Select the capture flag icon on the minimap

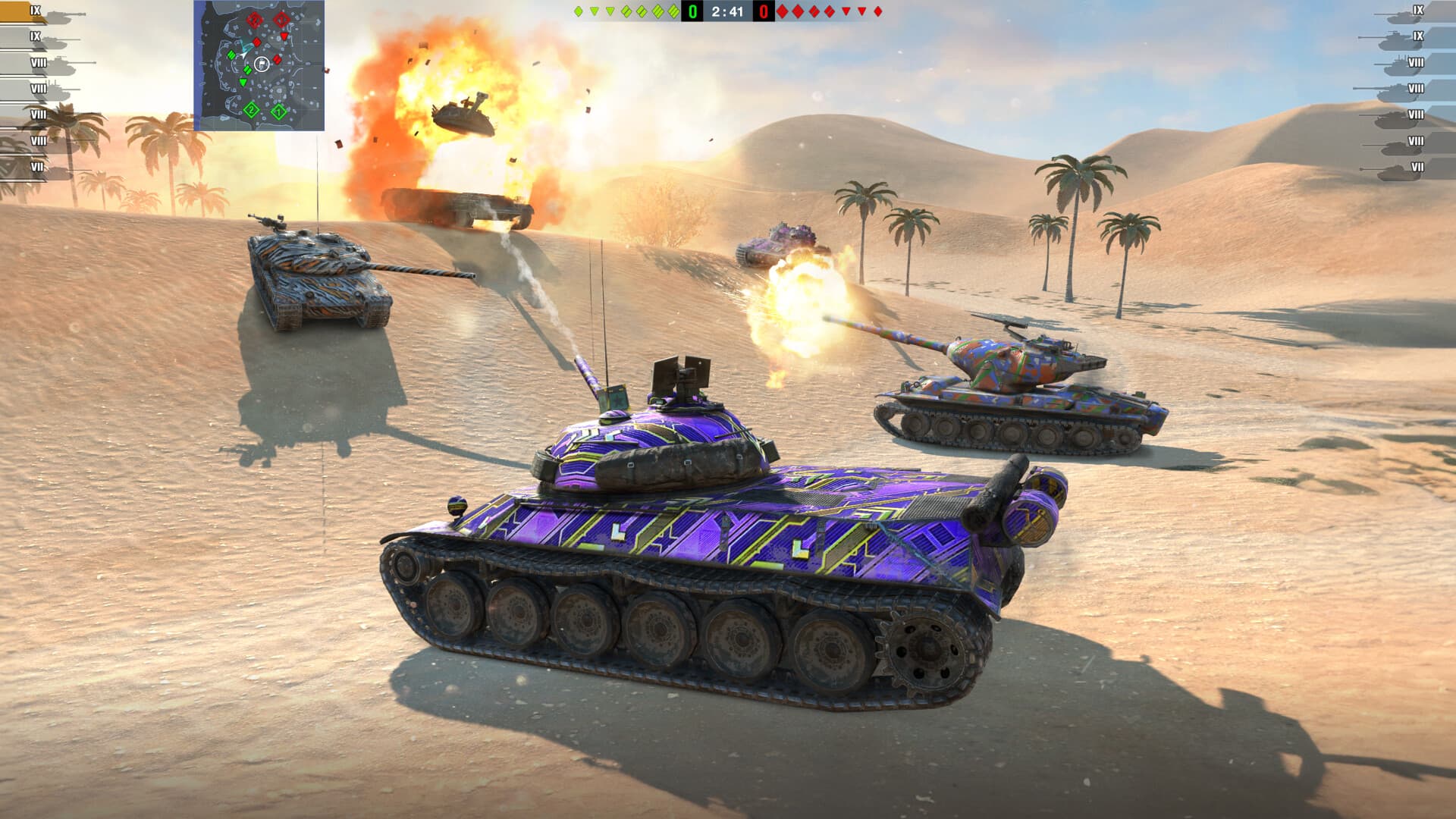pos(262,63)
